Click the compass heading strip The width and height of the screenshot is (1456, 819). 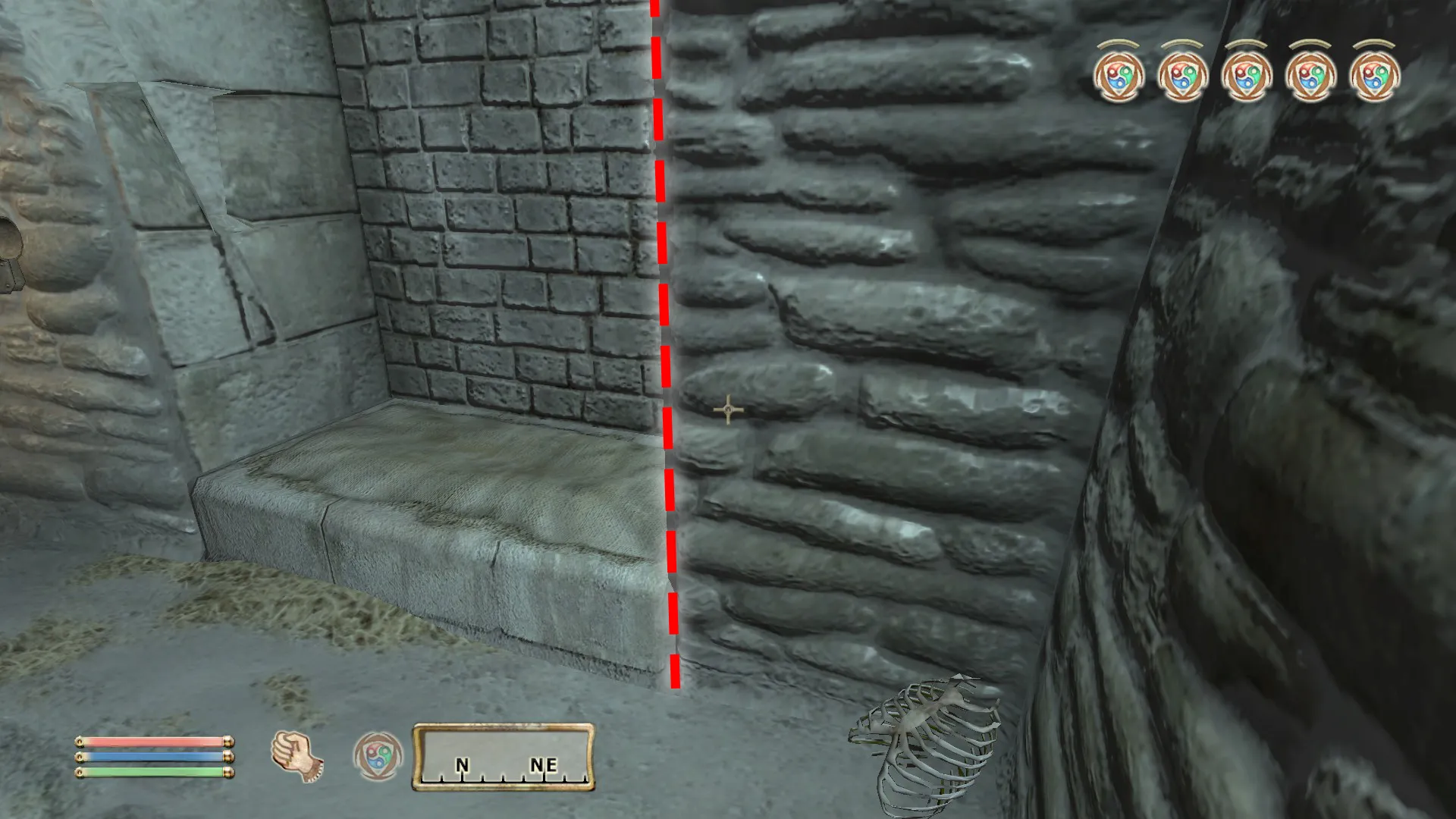tap(504, 758)
